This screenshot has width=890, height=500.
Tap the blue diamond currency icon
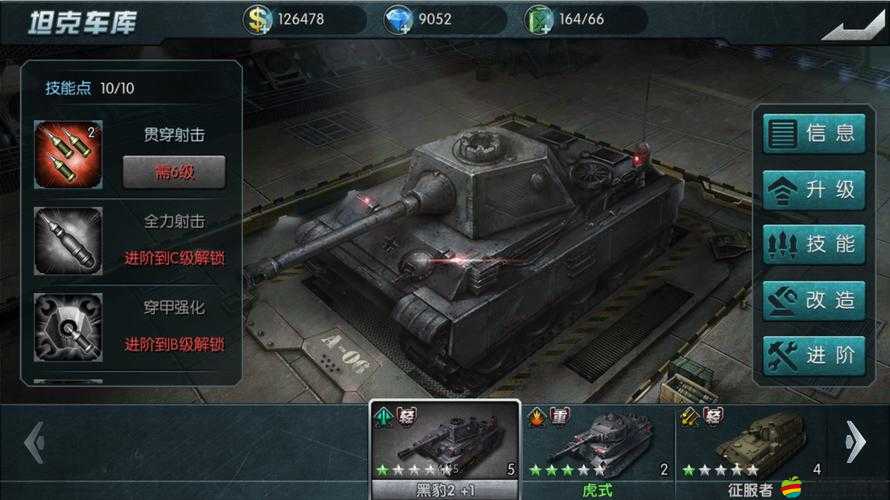[x=399, y=19]
